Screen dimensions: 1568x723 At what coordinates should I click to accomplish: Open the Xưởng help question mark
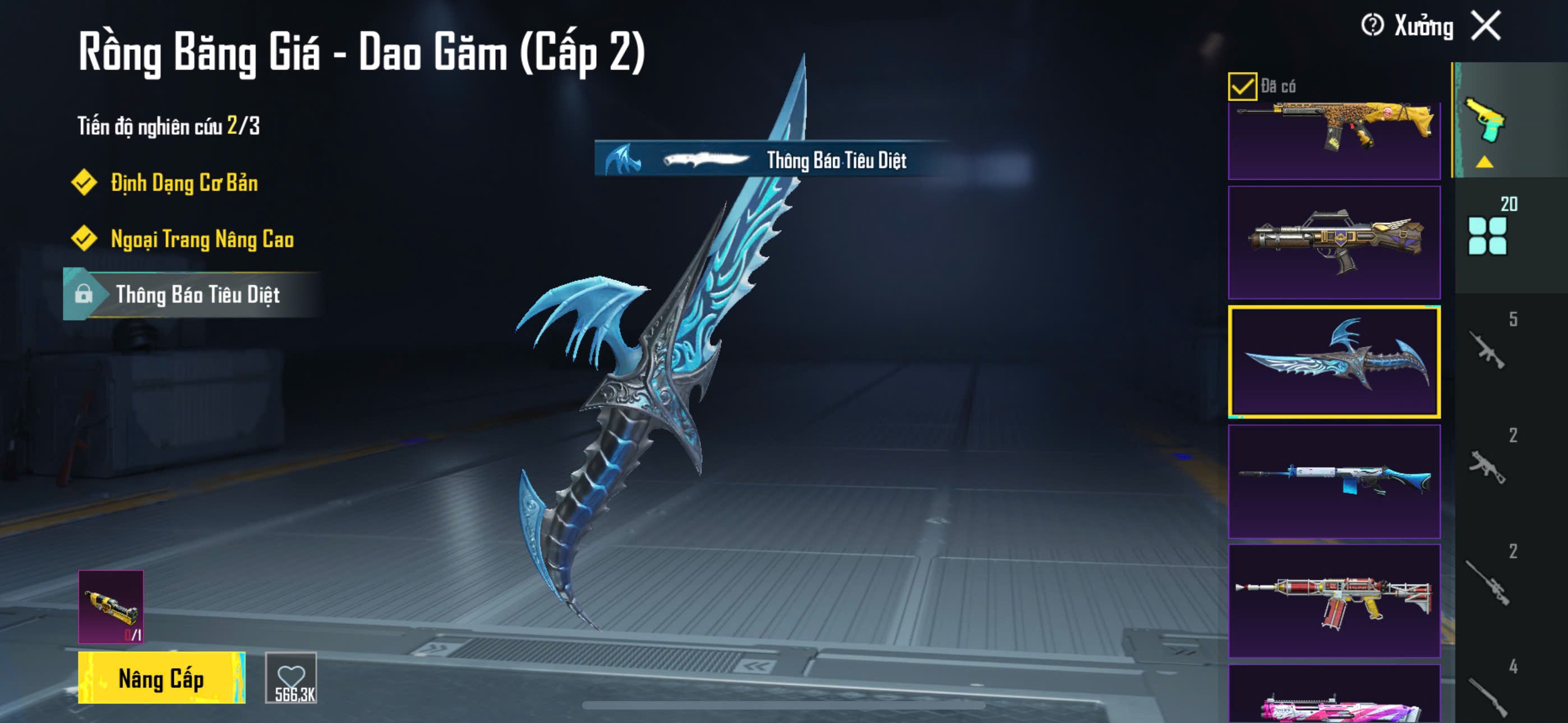coord(1372,26)
